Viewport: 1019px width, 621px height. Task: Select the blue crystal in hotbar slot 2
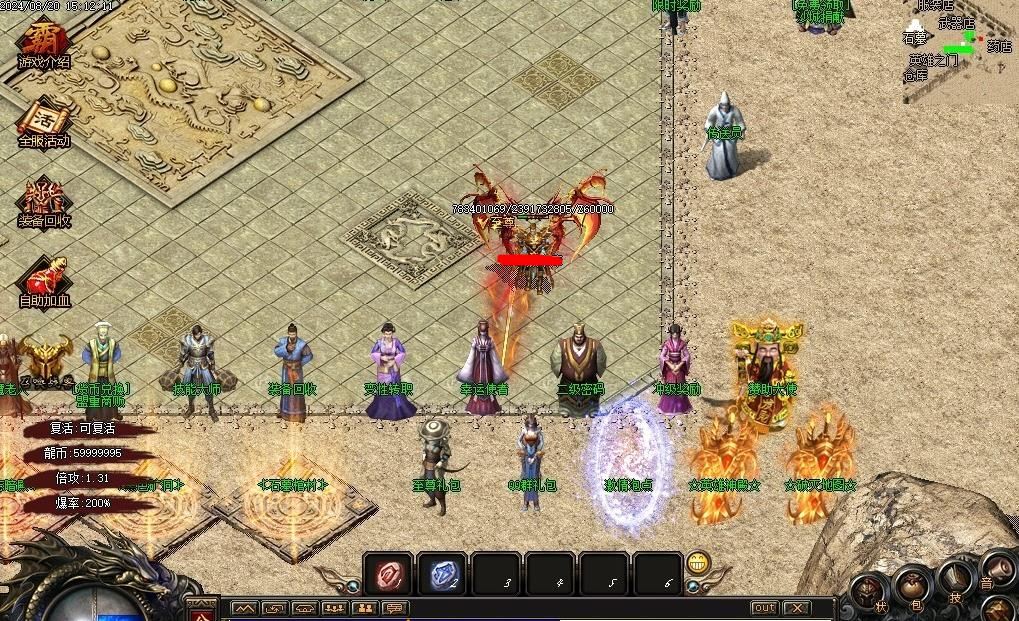(x=441, y=574)
